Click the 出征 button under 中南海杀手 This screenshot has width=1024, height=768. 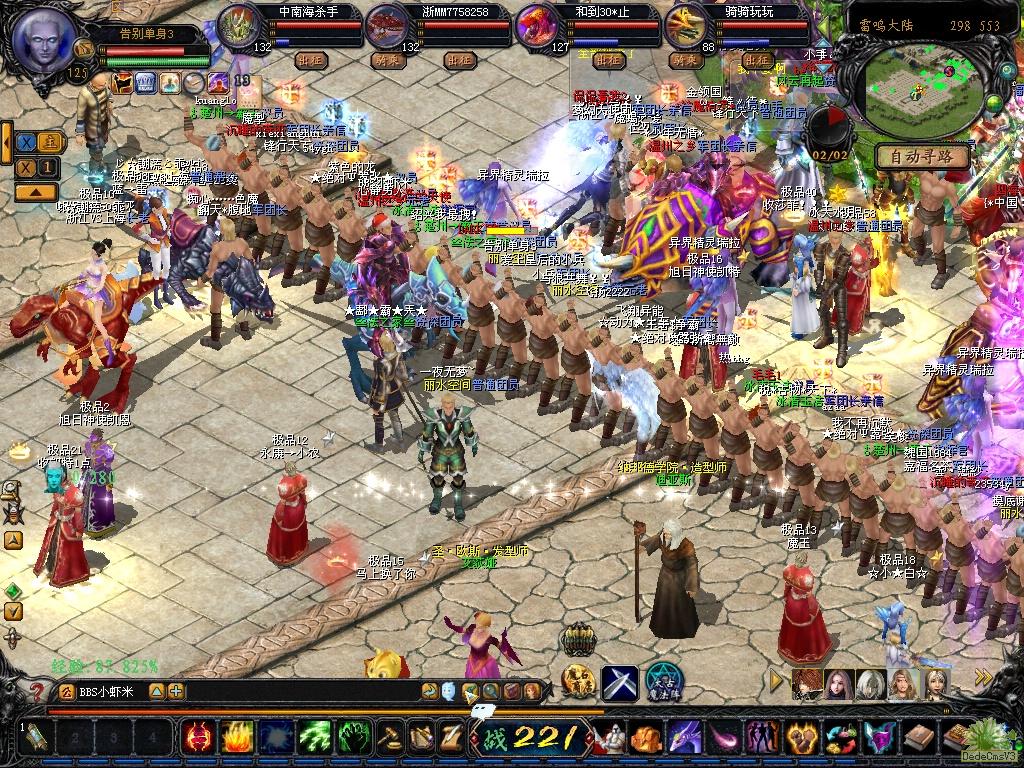coord(312,60)
